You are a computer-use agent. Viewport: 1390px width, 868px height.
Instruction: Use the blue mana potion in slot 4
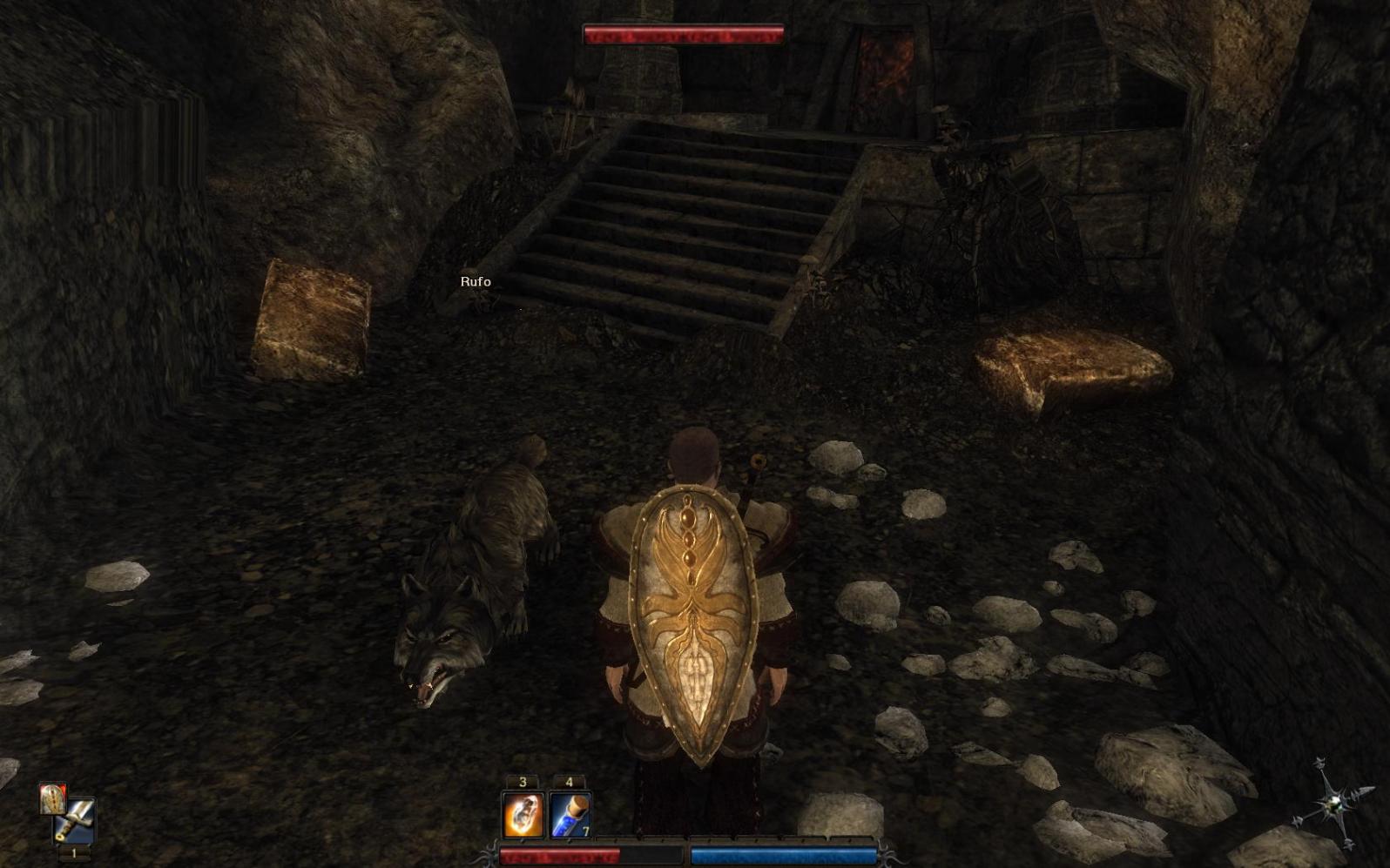pos(570,815)
